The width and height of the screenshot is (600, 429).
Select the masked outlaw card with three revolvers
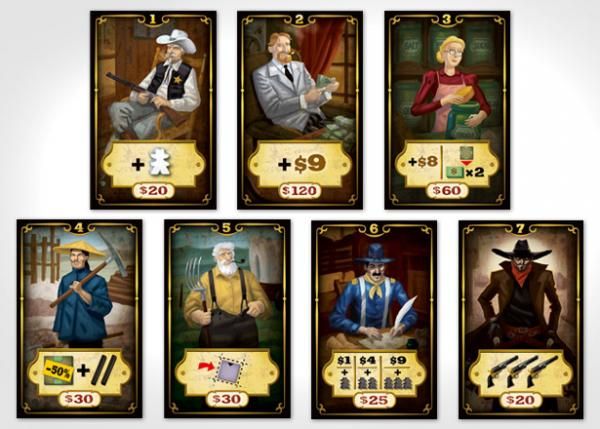click(520, 319)
